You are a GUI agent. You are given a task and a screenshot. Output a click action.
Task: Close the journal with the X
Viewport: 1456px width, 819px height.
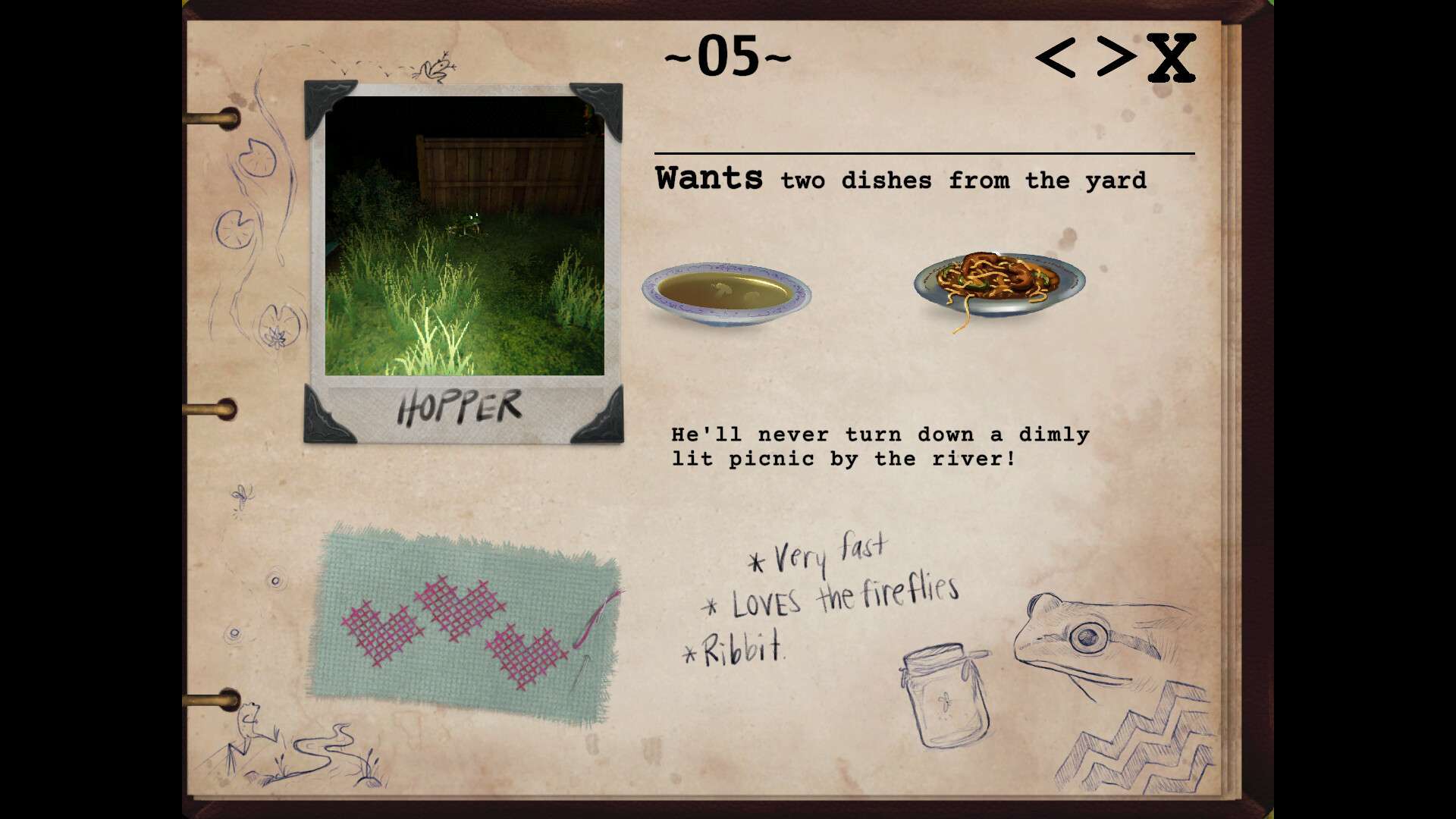[1171, 58]
